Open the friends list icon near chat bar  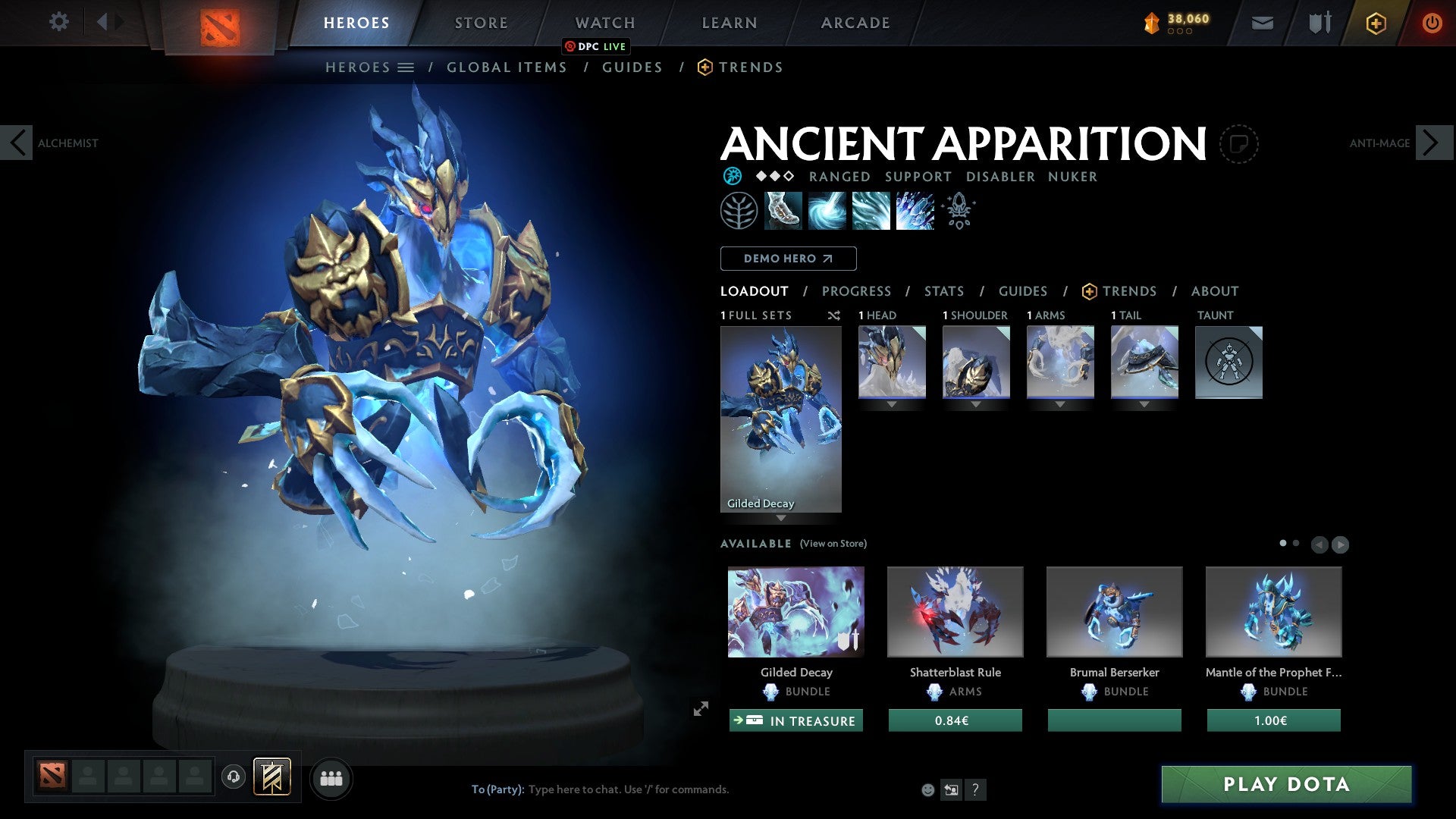331,777
